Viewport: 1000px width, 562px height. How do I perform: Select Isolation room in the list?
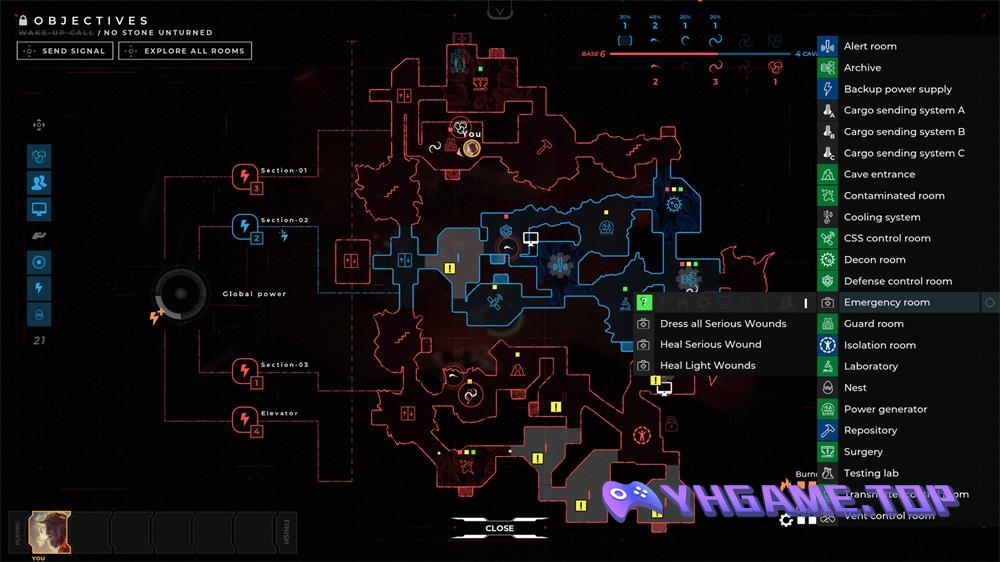879,345
